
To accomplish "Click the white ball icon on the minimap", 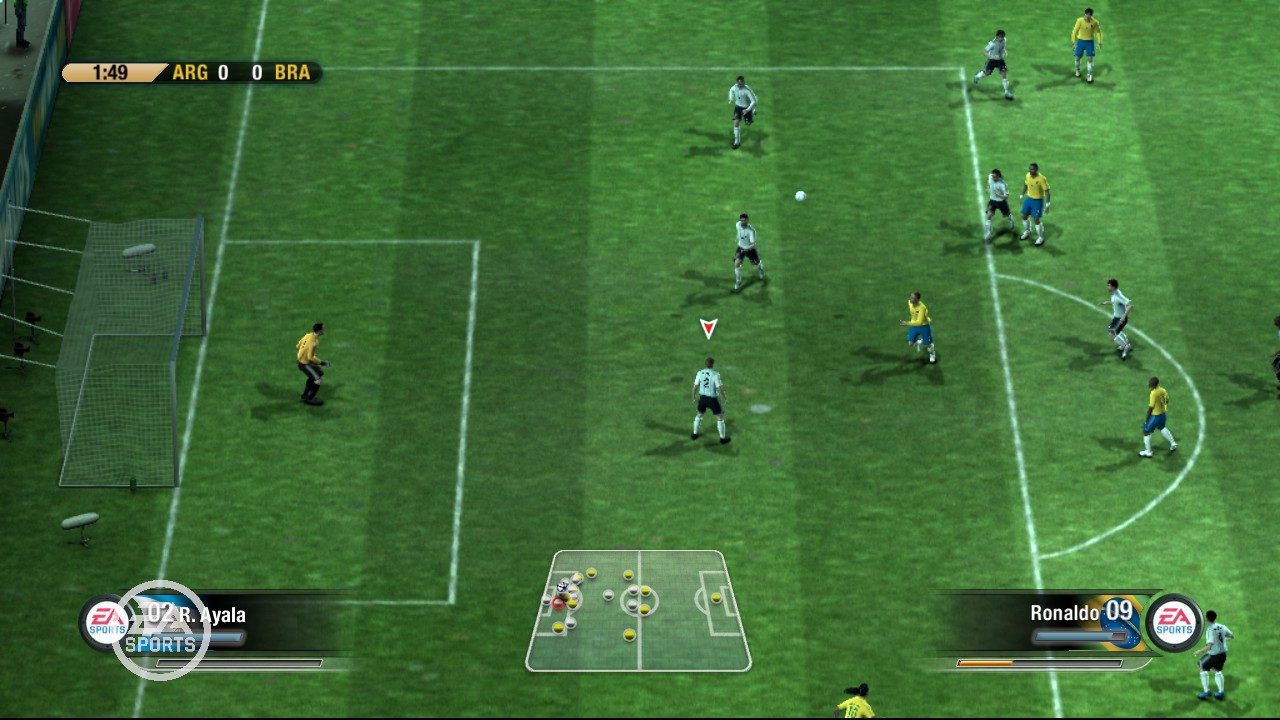I will pyautogui.click(x=562, y=587).
